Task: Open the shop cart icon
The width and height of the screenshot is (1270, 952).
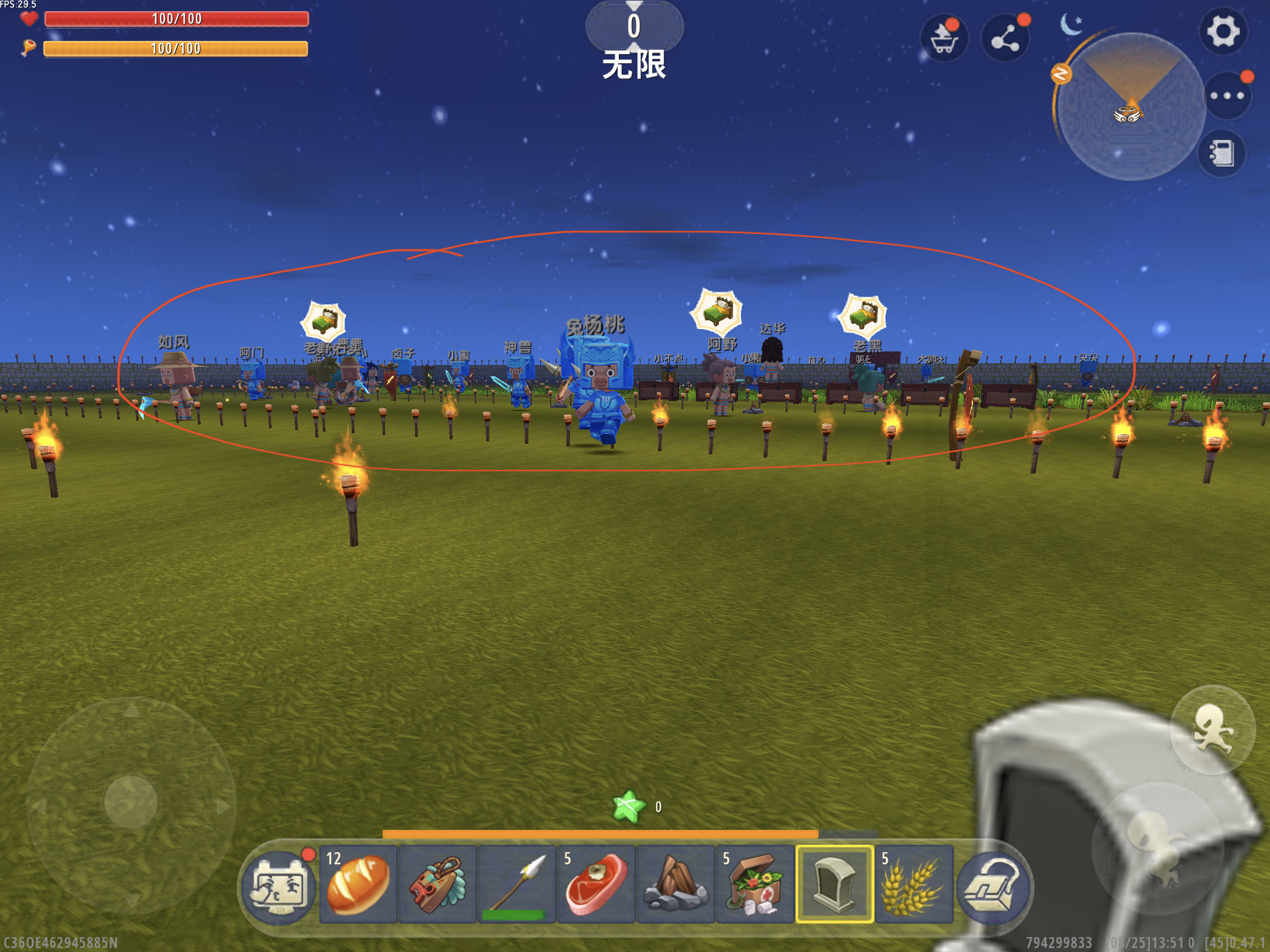Action: click(944, 38)
